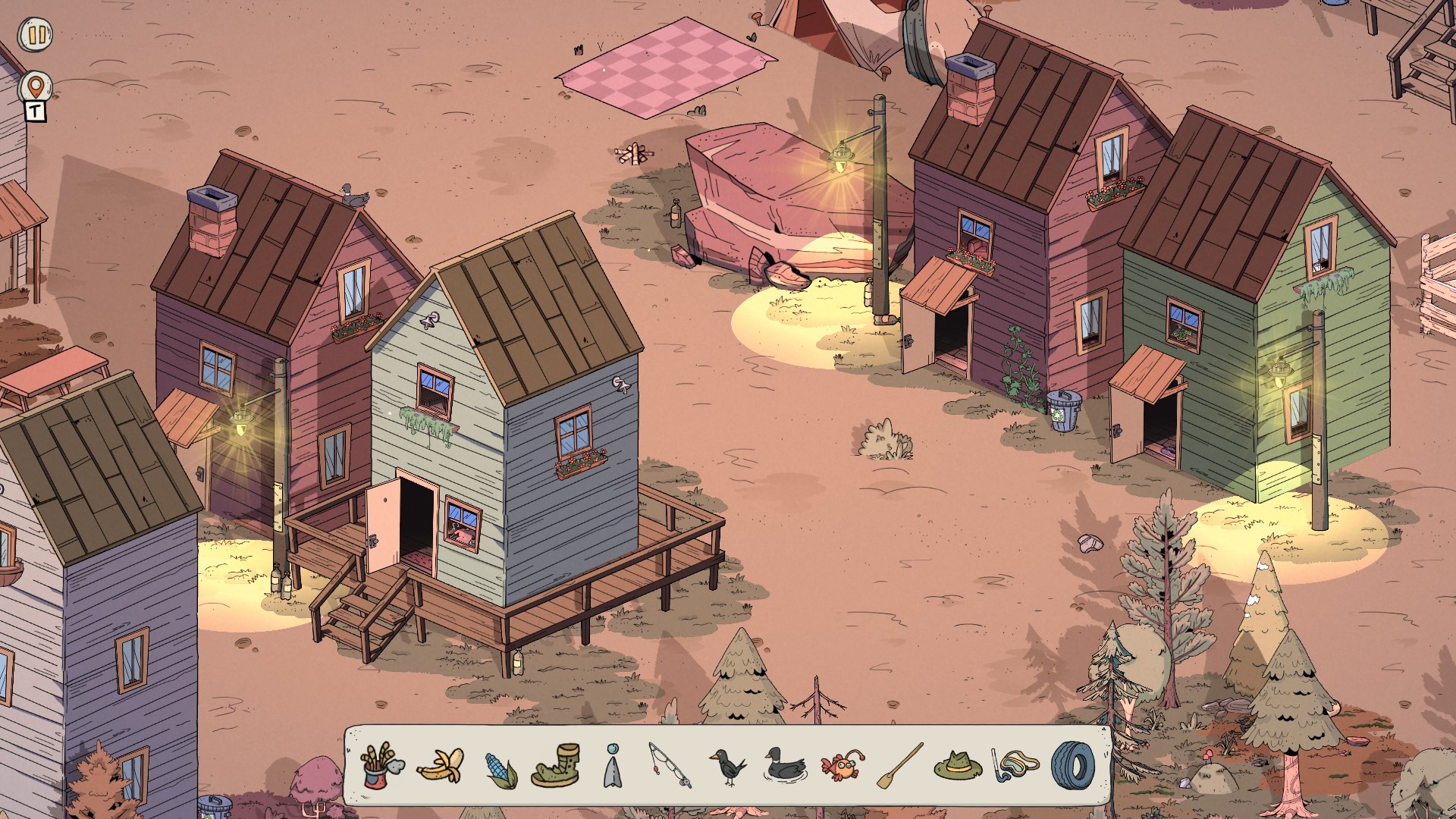Open the map location pin icon
This screenshot has height=819, width=1456.
35,86
